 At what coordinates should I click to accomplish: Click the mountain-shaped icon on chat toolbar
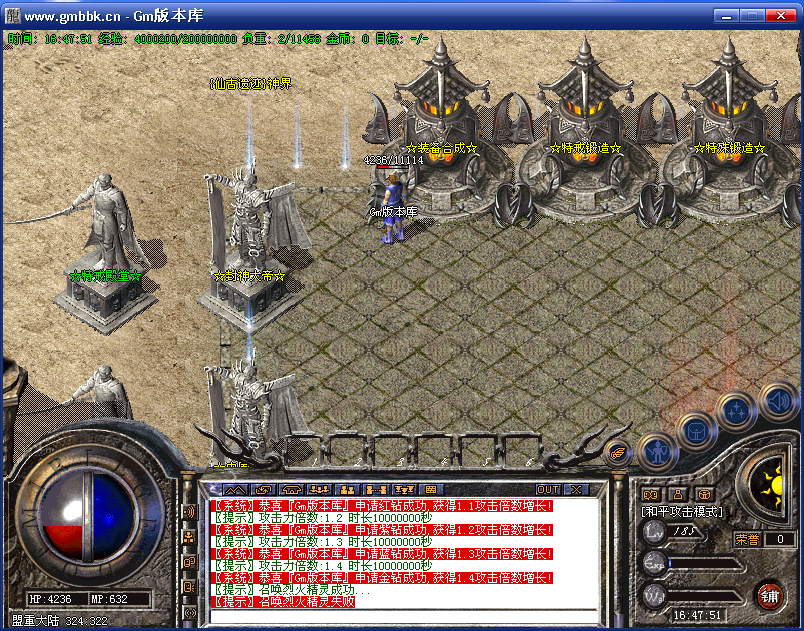pos(234,489)
